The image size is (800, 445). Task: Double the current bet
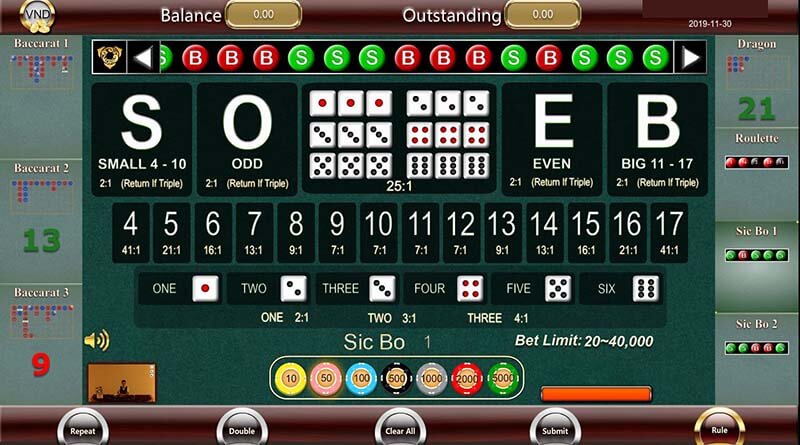point(241,428)
